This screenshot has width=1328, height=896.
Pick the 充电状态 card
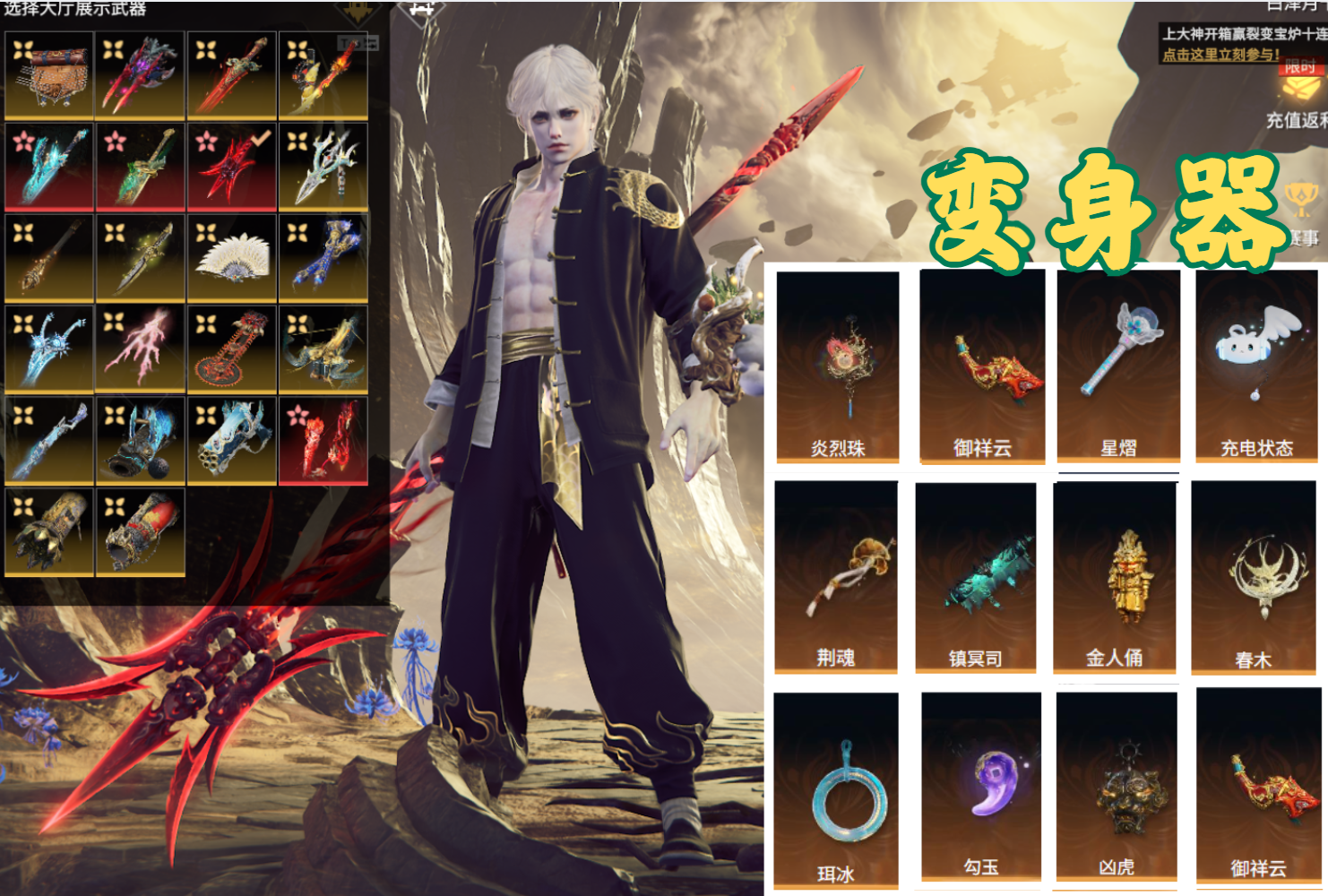click(x=1256, y=366)
